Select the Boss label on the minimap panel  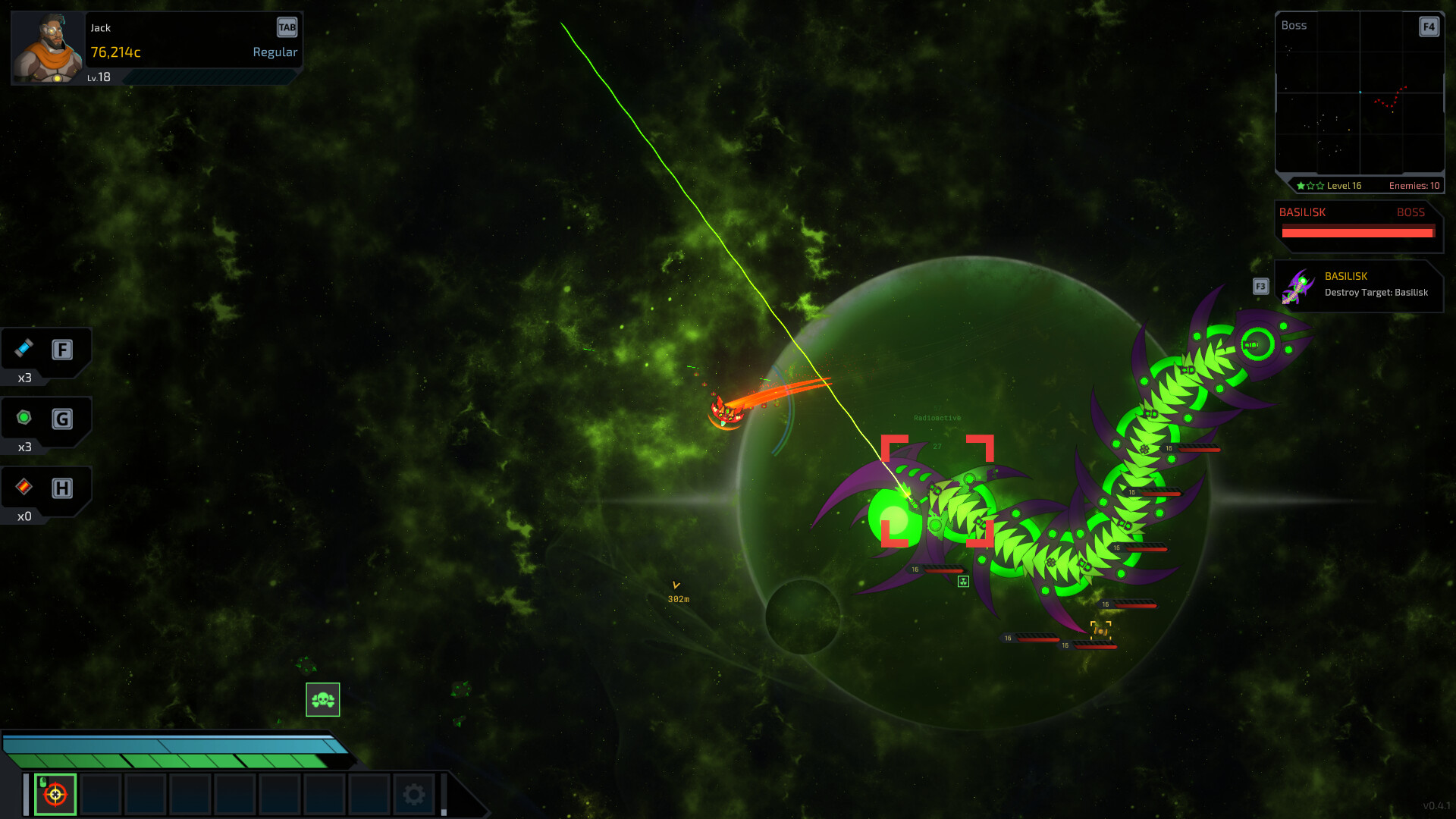[x=1294, y=25]
